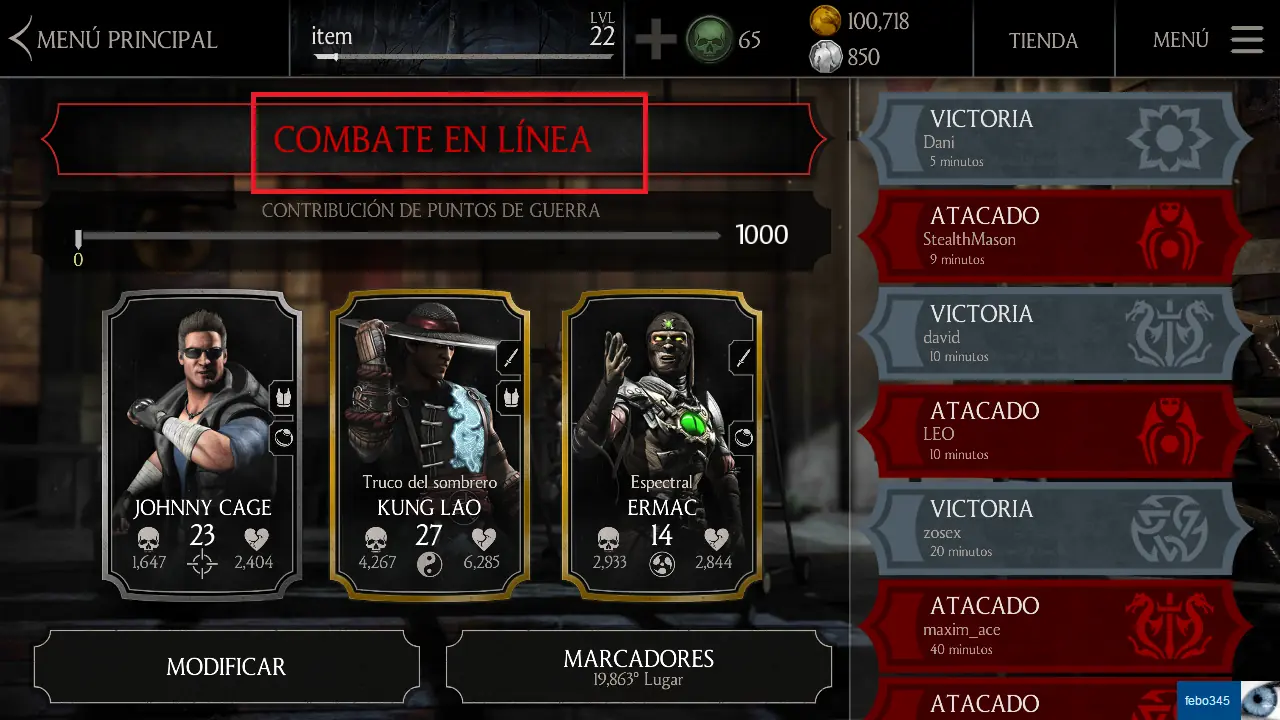Select the ATACADO LEO battle log entry
This screenshot has width=1280, height=720.
point(1050,430)
